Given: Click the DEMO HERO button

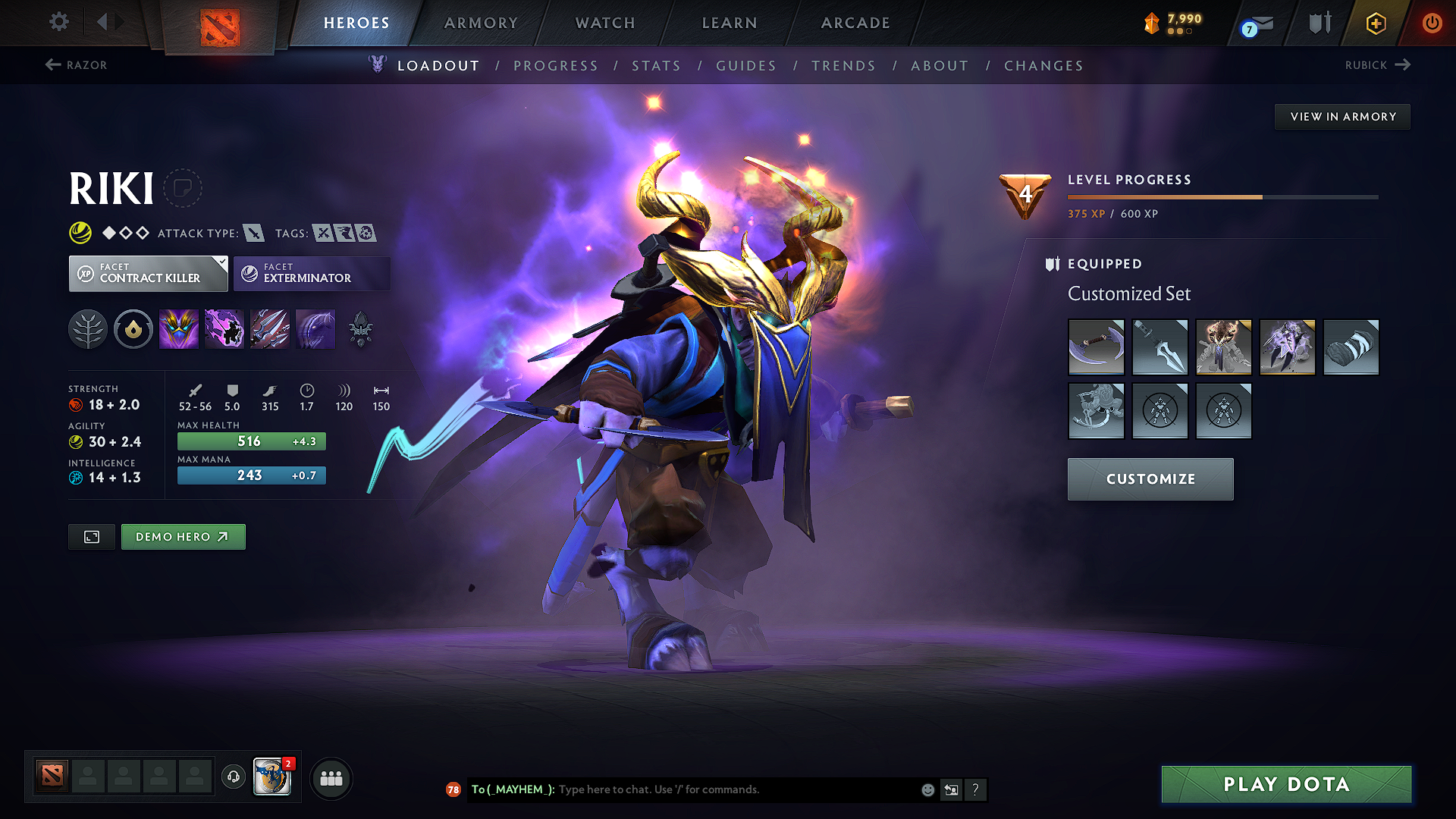Looking at the screenshot, I should pyautogui.click(x=183, y=536).
